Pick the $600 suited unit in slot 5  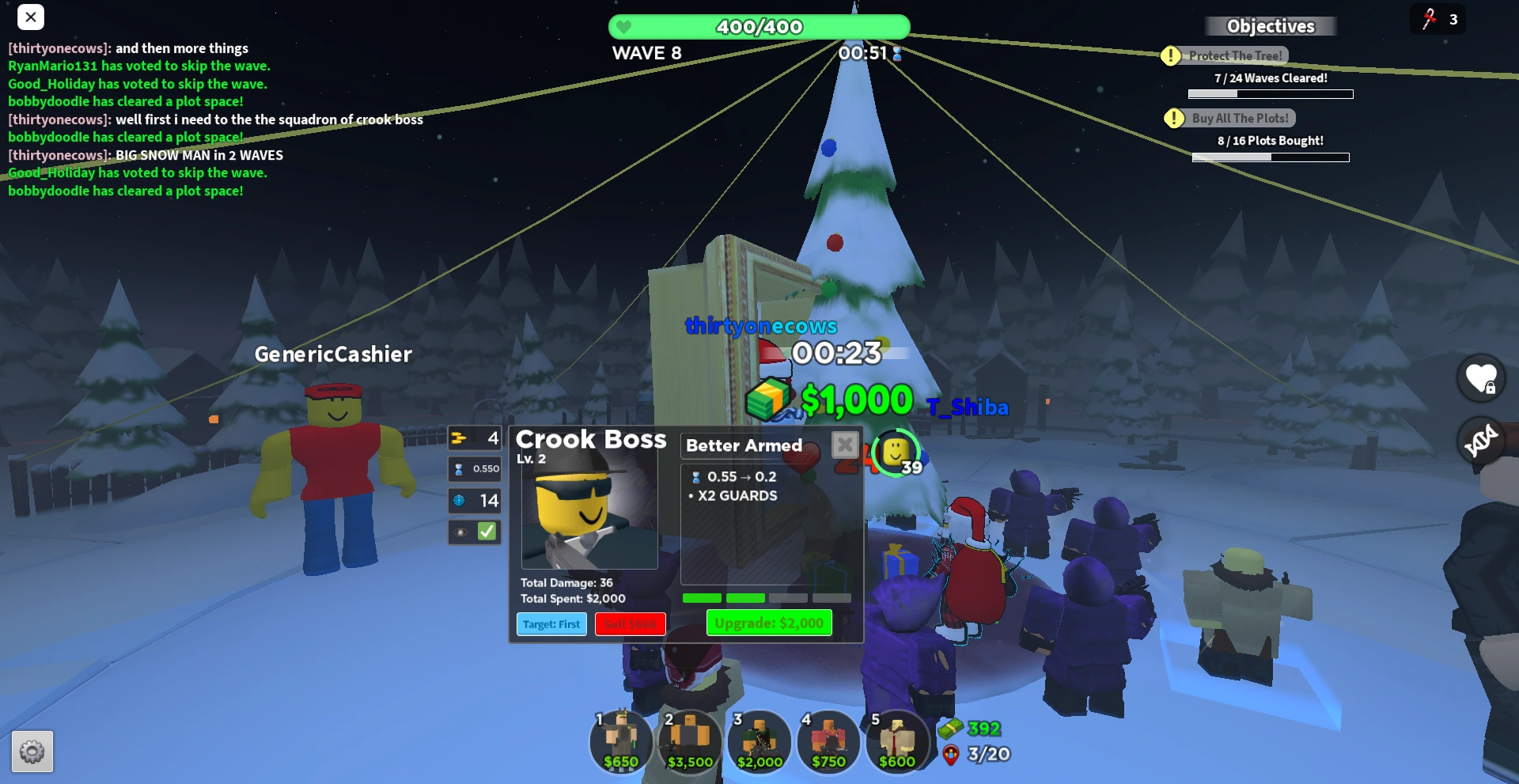[x=897, y=742]
